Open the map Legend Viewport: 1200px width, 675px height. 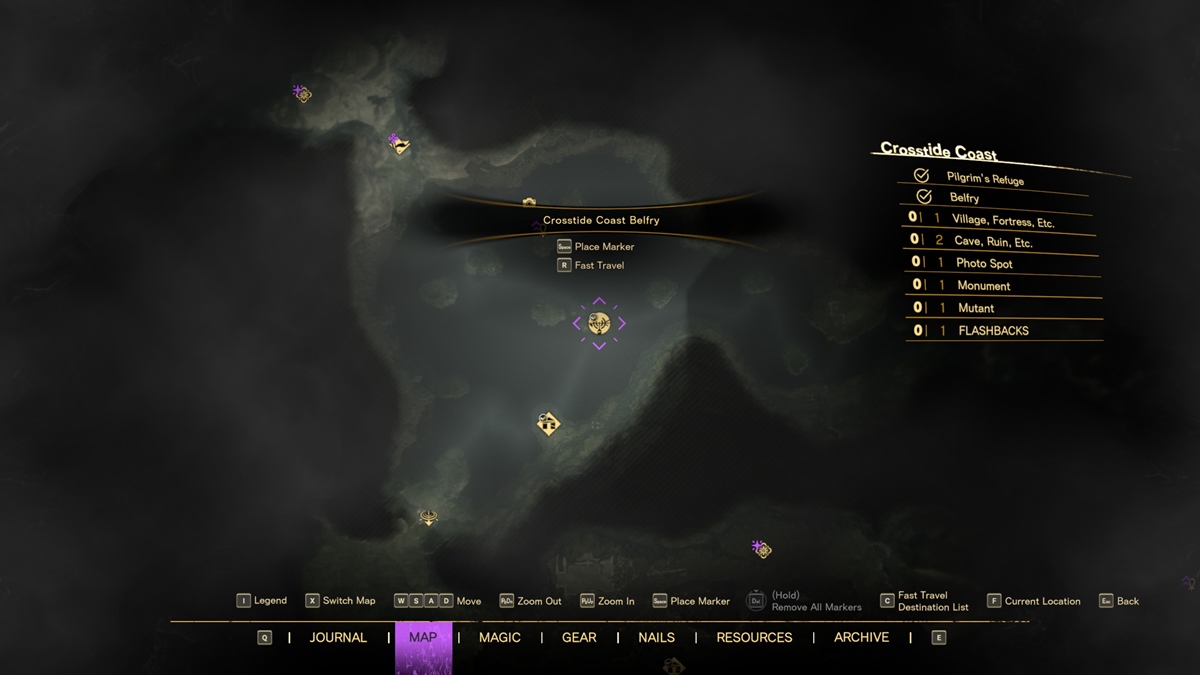pyautogui.click(x=261, y=601)
